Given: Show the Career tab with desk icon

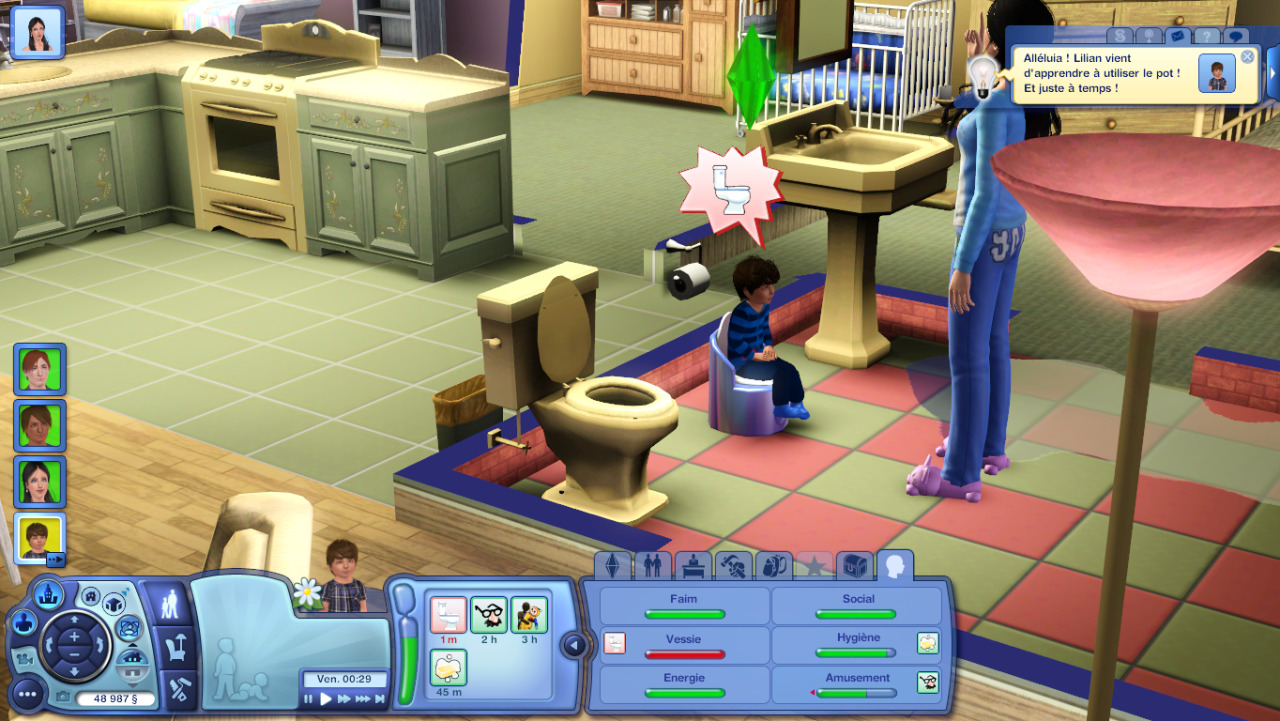Looking at the screenshot, I should point(694,567).
